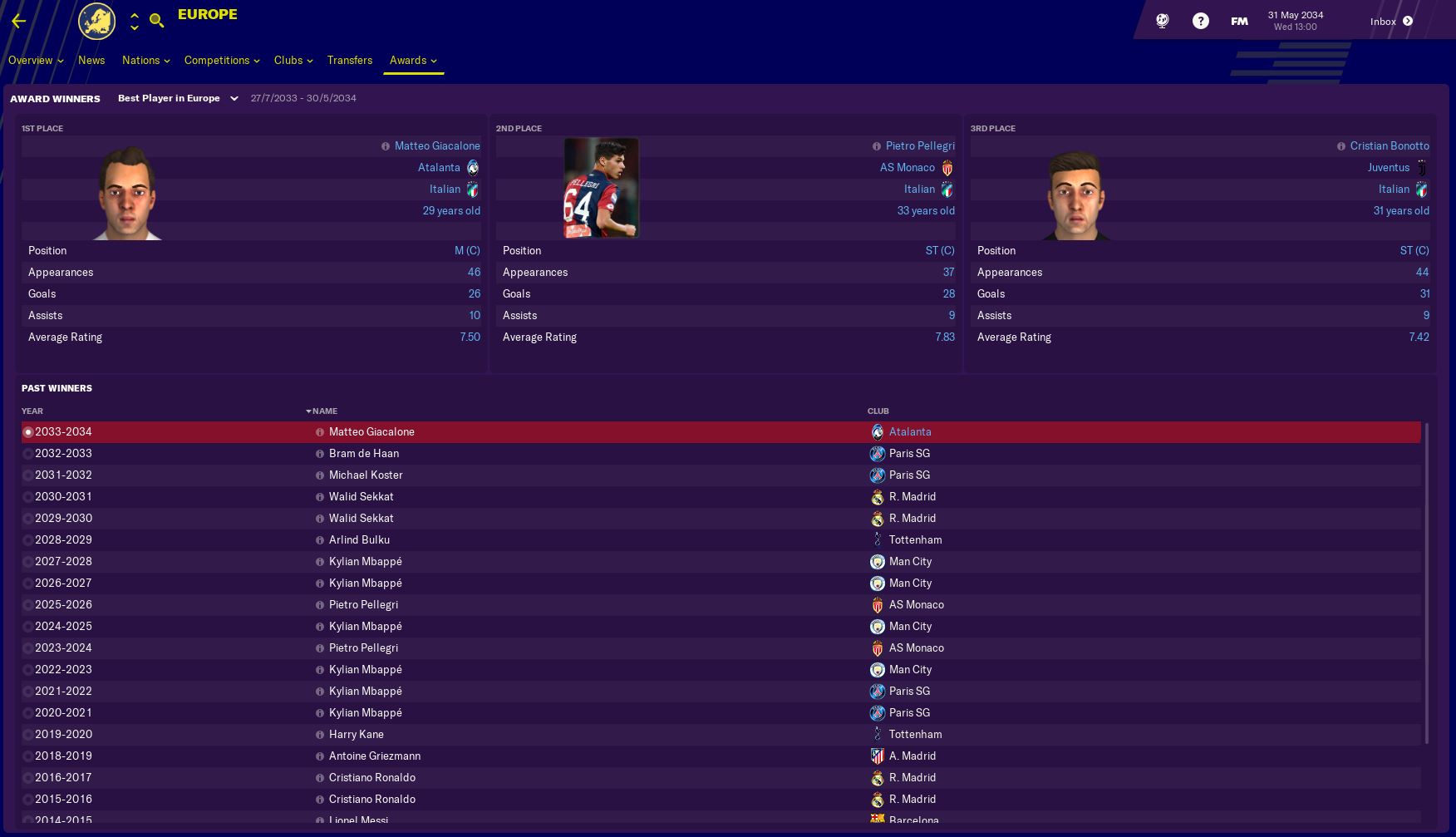Open help via the question mark icon
Image resolution: width=1456 pixels, height=837 pixels.
pos(1200,21)
